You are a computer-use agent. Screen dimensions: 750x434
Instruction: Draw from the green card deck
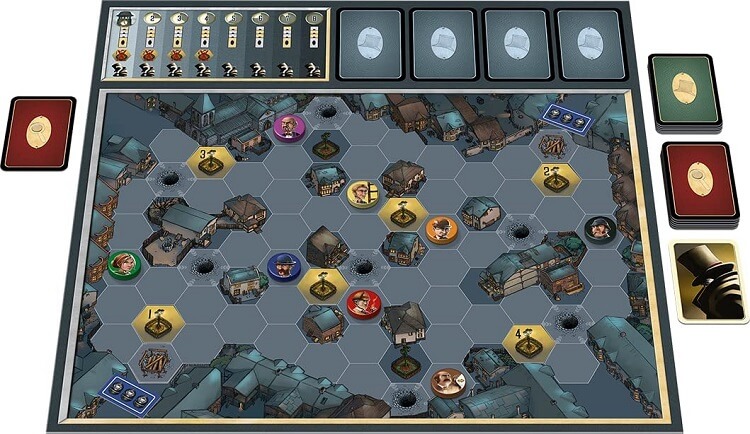pos(685,90)
